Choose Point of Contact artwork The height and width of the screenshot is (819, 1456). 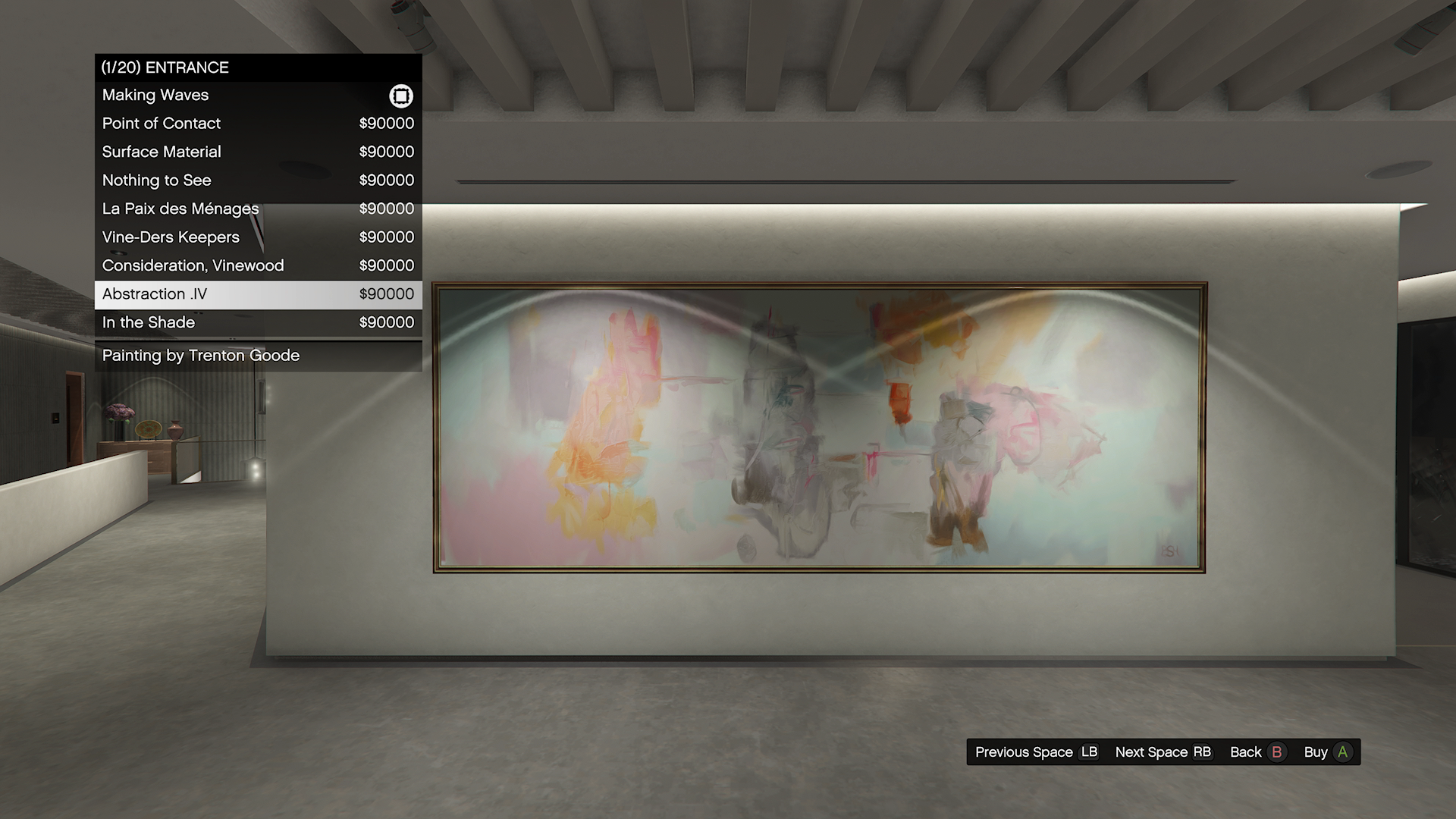tap(258, 124)
